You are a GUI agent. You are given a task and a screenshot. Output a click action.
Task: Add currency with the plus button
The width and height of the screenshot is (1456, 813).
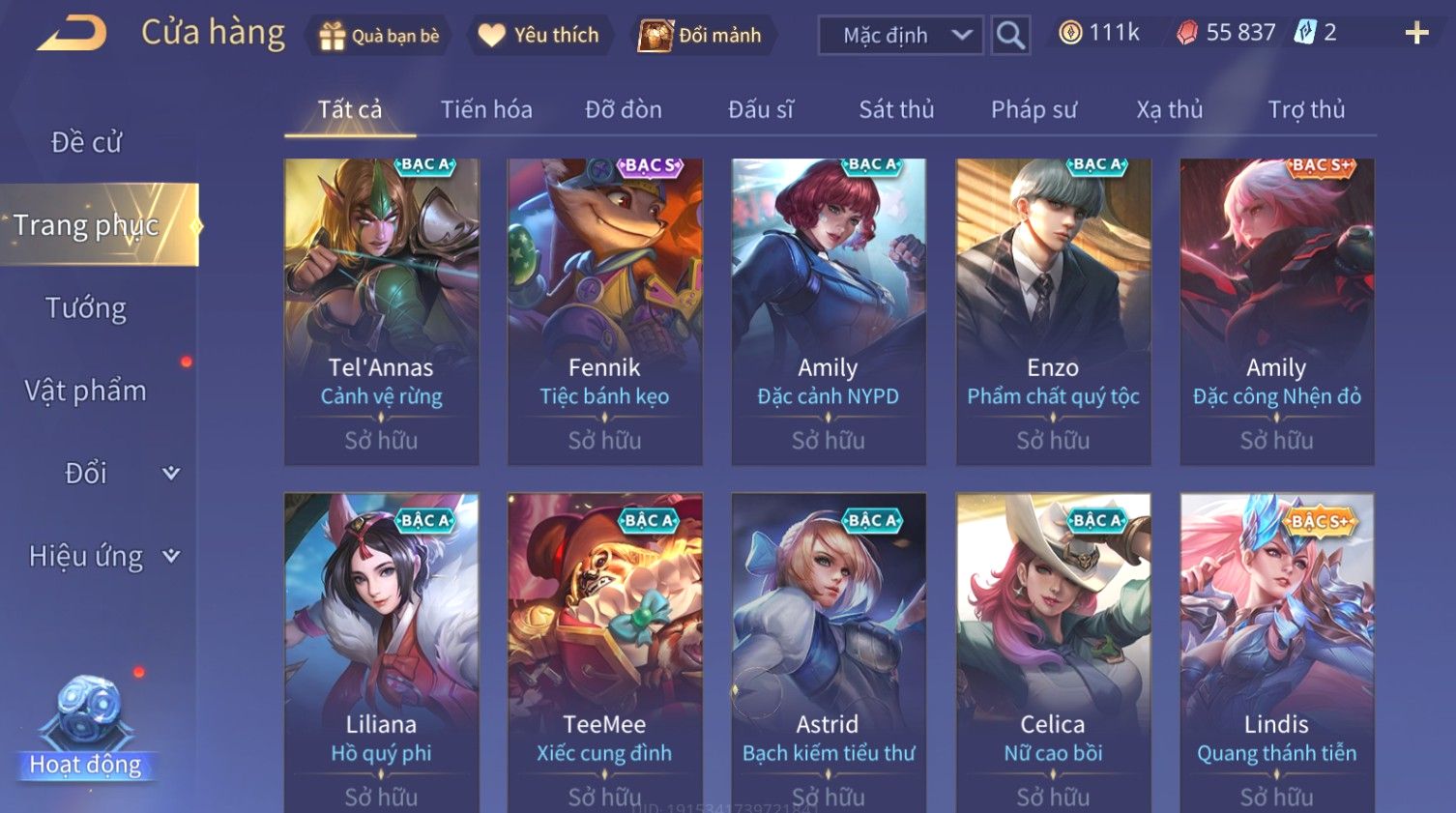pos(1416,34)
